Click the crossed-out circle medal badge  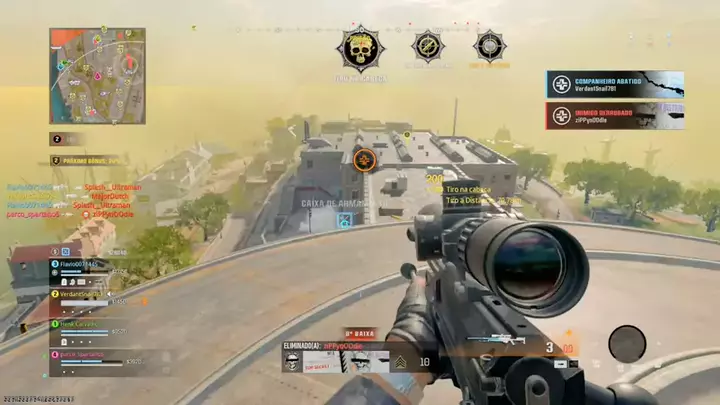pyautogui.click(x=428, y=46)
